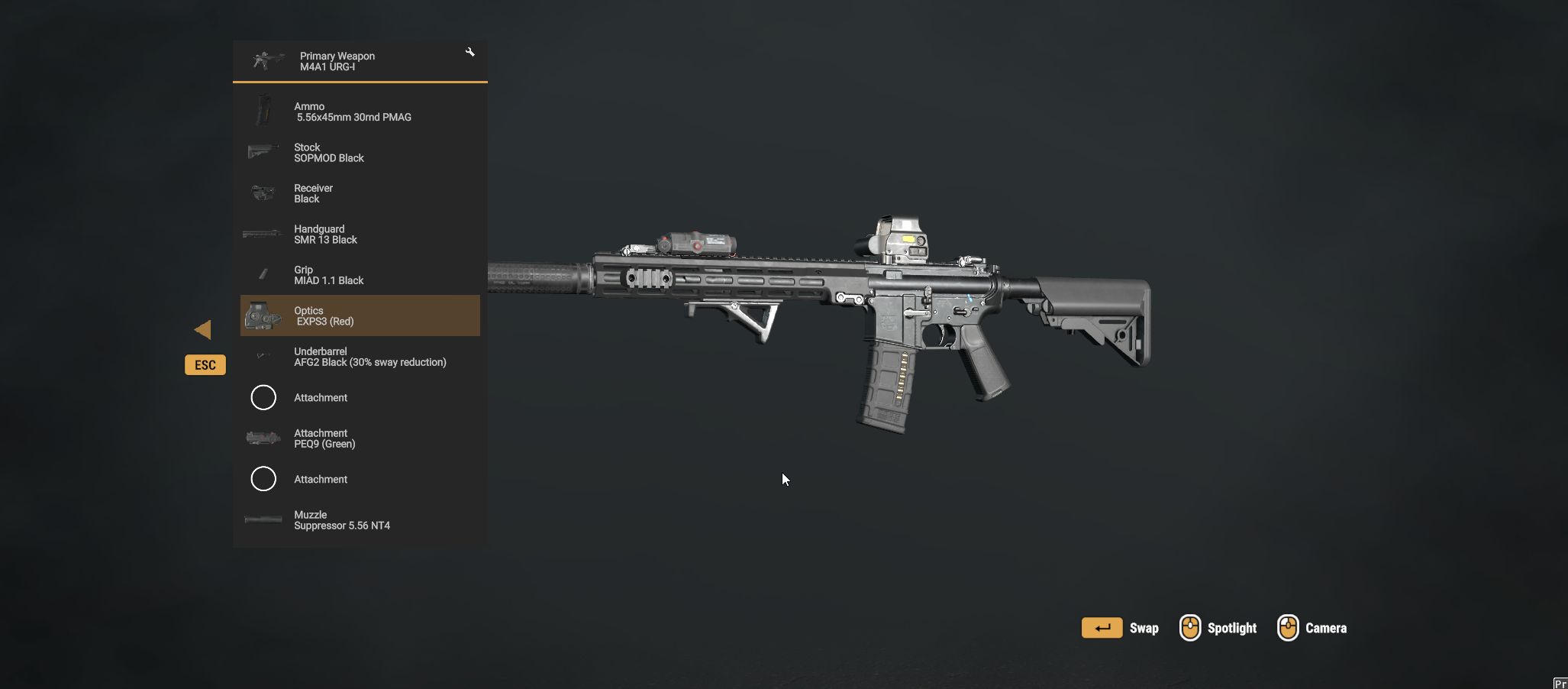Click the Pr element in the corner
Viewport: 1568px width, 689px height.
[x=1561, y=683]
